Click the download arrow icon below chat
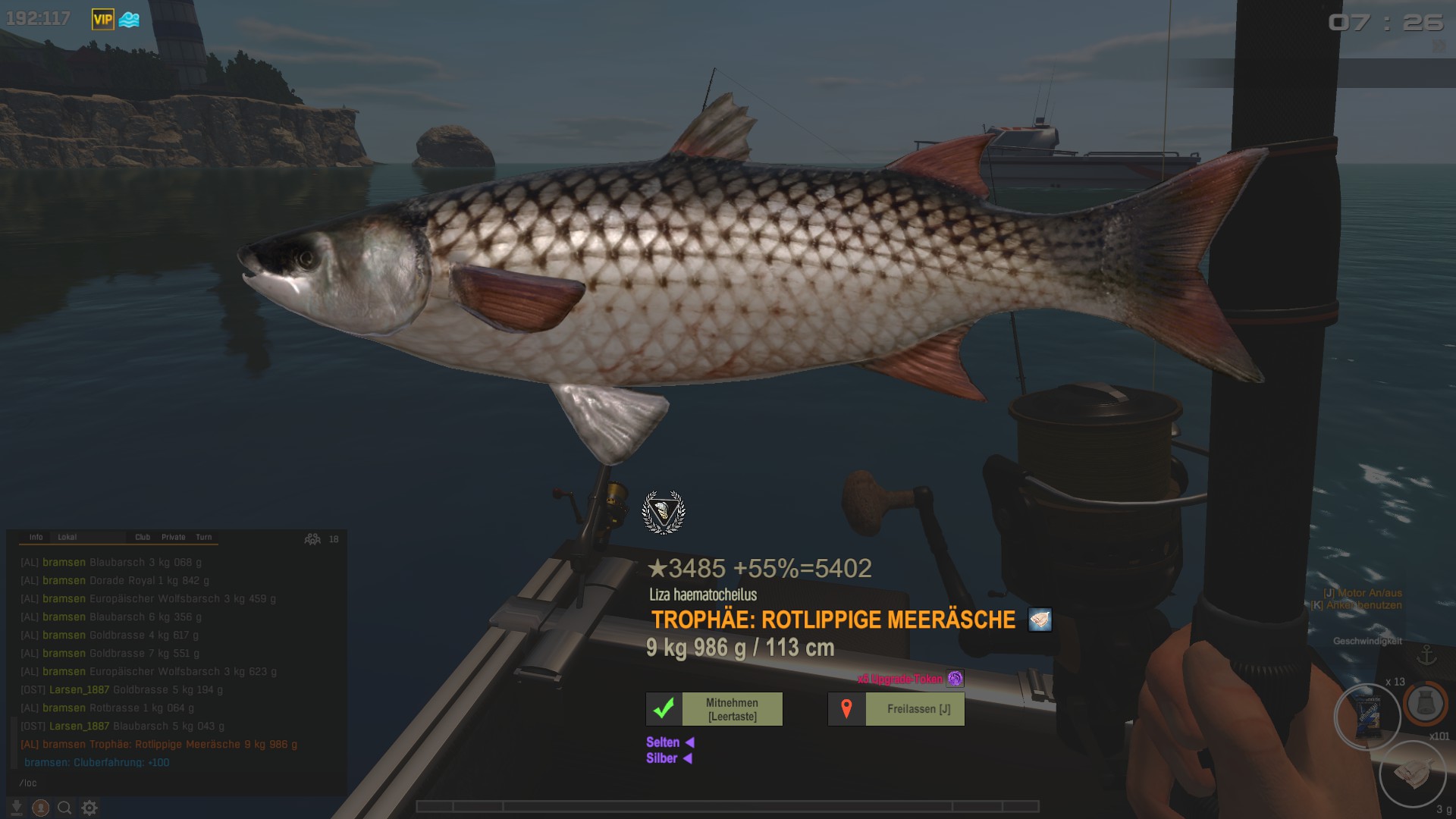 (16, 808)
